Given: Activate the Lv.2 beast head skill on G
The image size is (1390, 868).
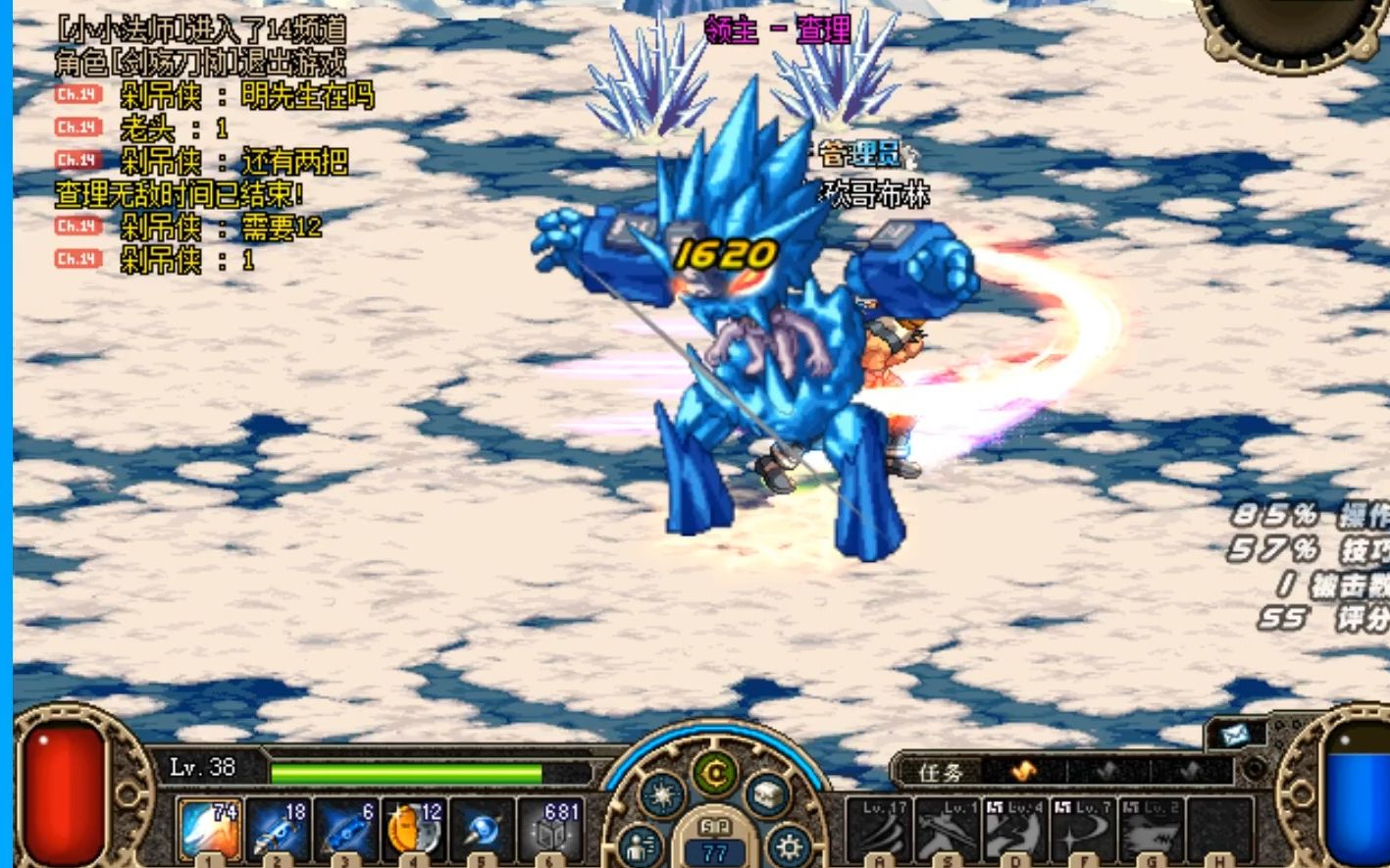Looking at the screenshot, I should pyautogui.click(x=1153, y=830).
